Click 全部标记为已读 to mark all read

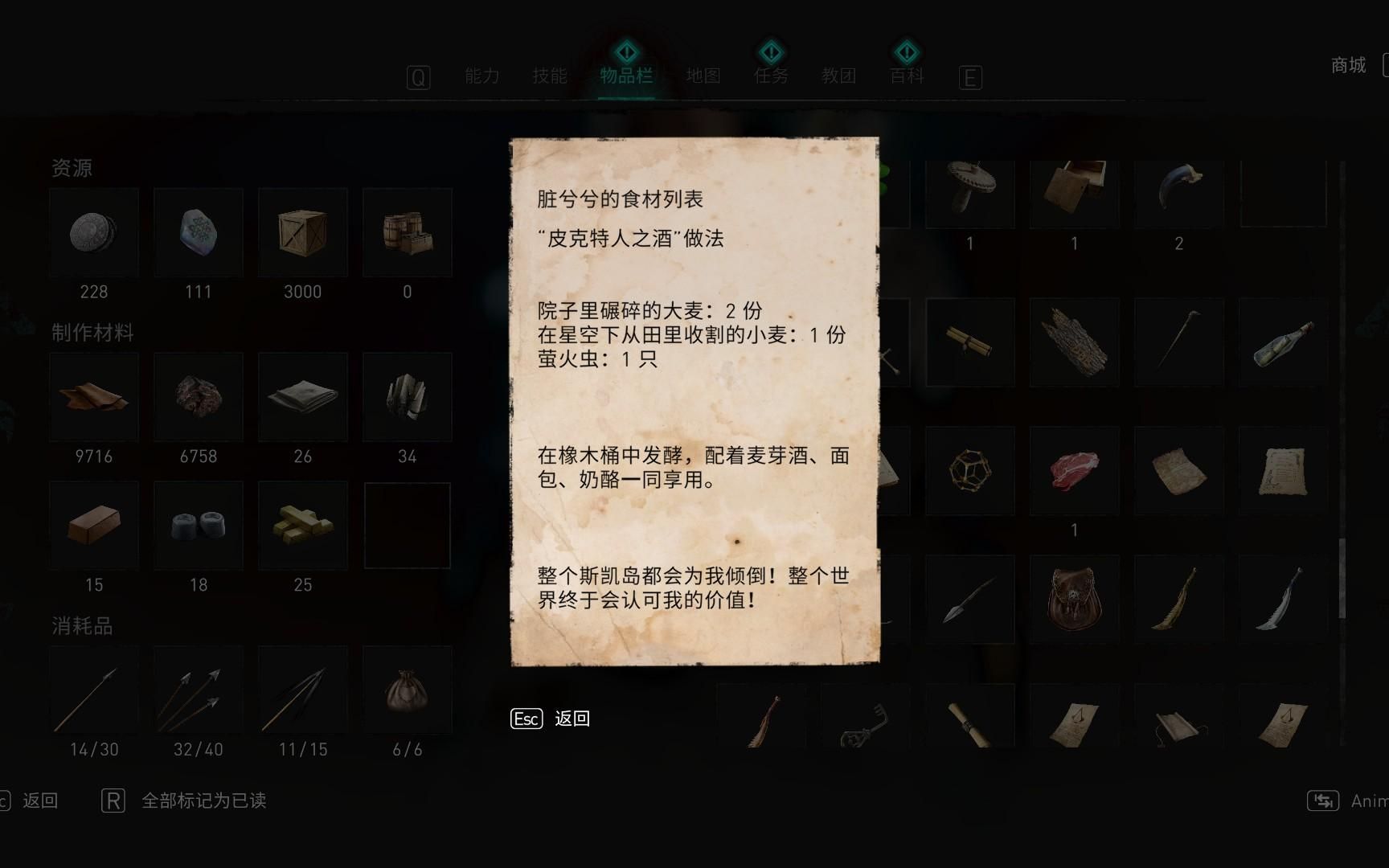tap(203, 800)
